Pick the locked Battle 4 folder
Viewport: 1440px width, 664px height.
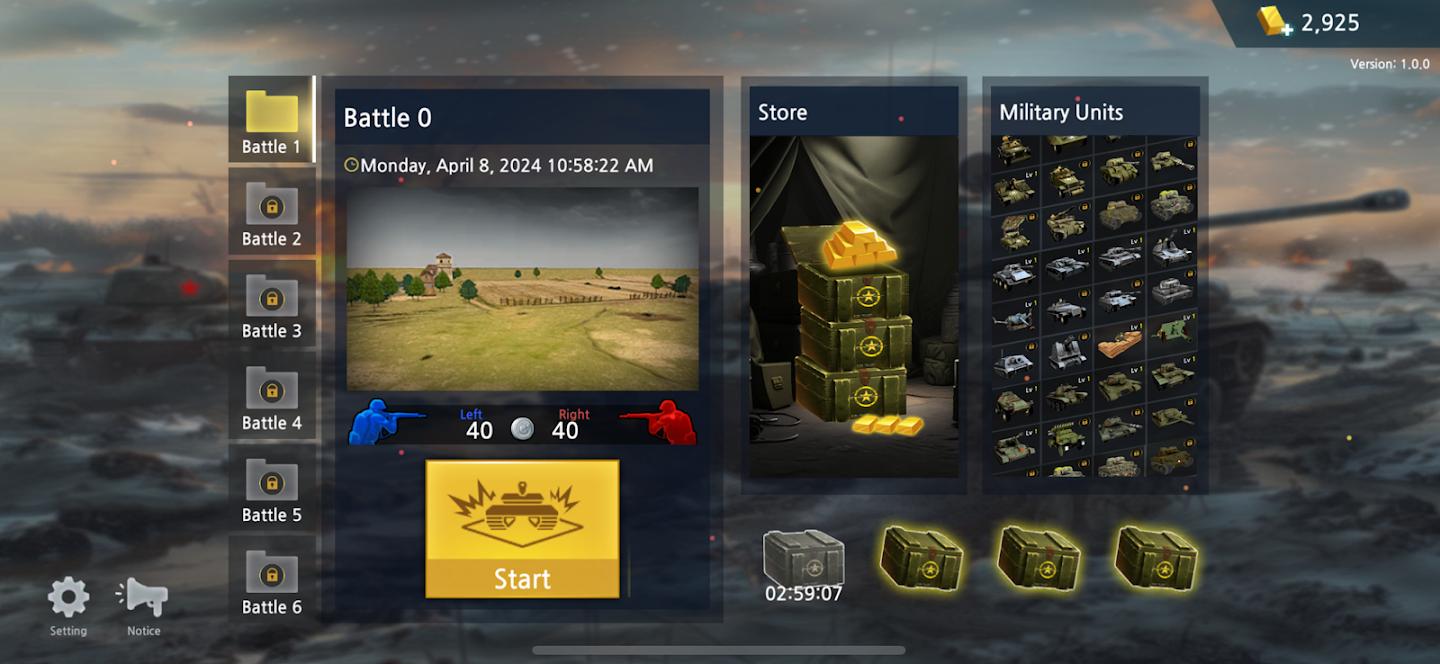pyautogui.click(x=271, y=397)
